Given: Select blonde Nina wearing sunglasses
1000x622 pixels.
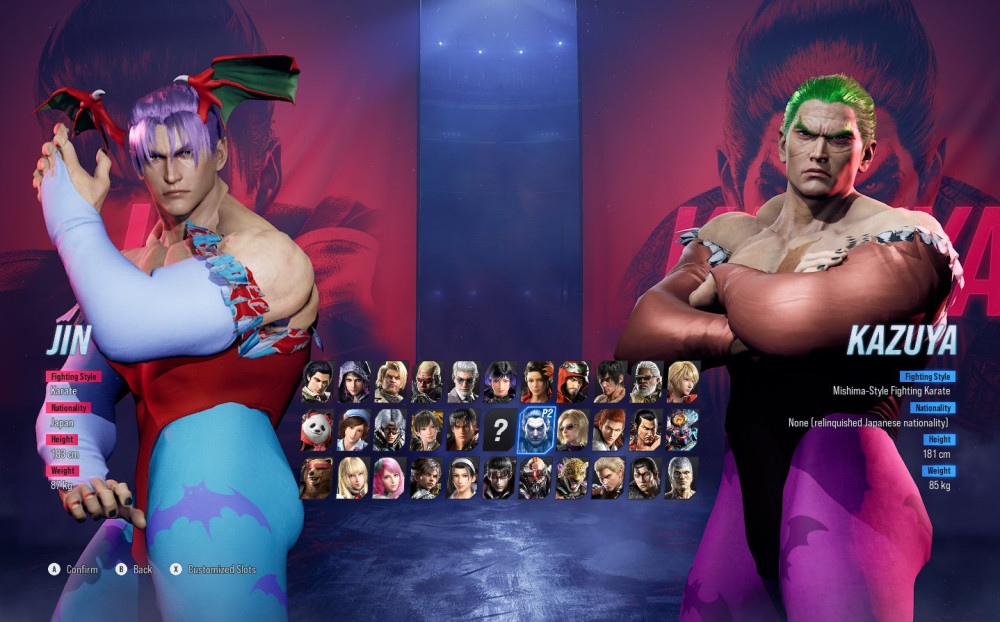Looking at the screenshot, I should click(x=572, y=430).
